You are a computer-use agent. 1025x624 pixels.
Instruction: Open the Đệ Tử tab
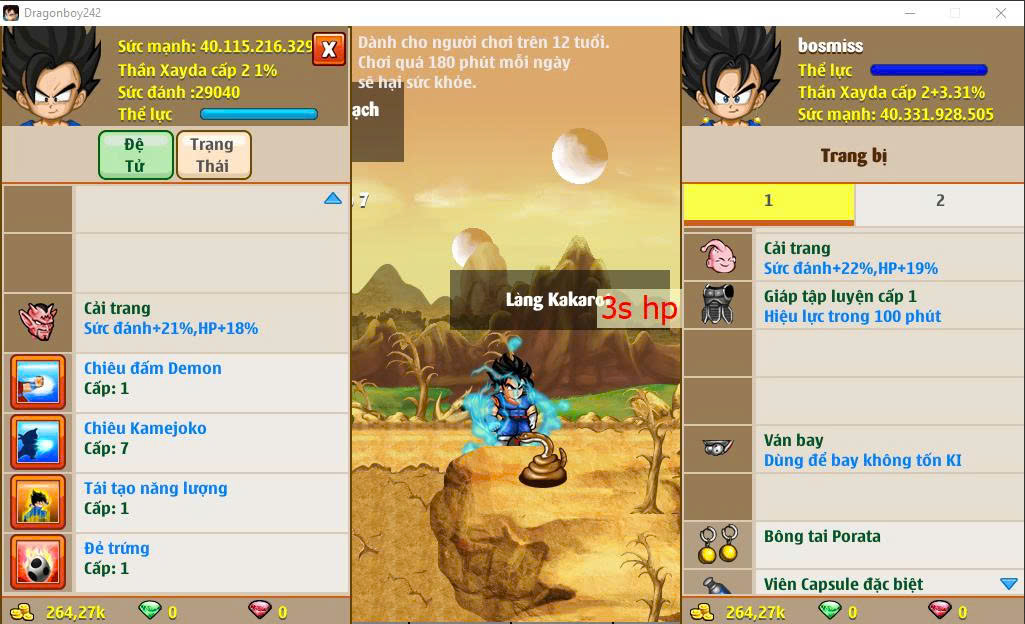point(135,155)
